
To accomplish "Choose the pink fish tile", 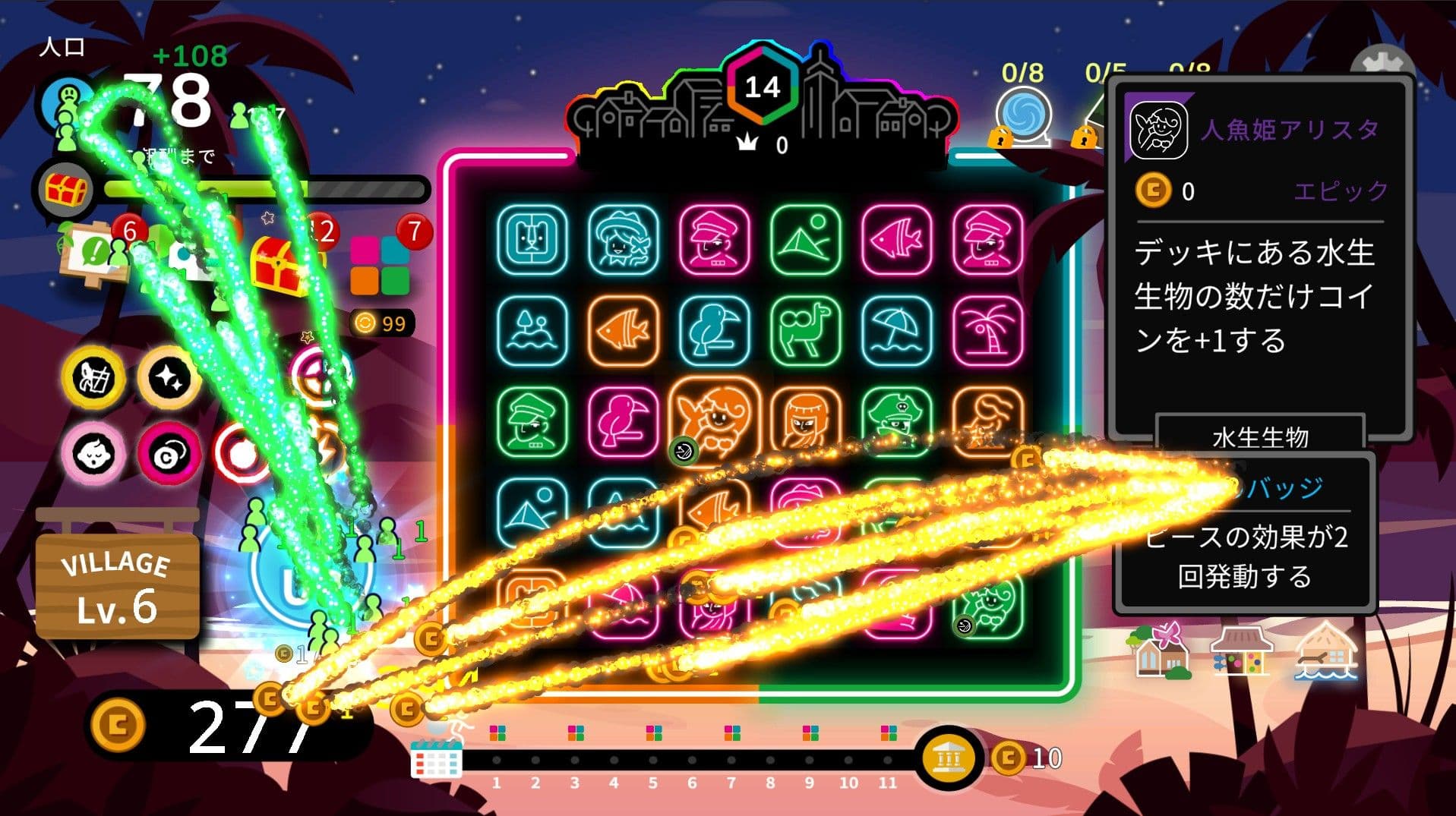I will click(896, 240).
